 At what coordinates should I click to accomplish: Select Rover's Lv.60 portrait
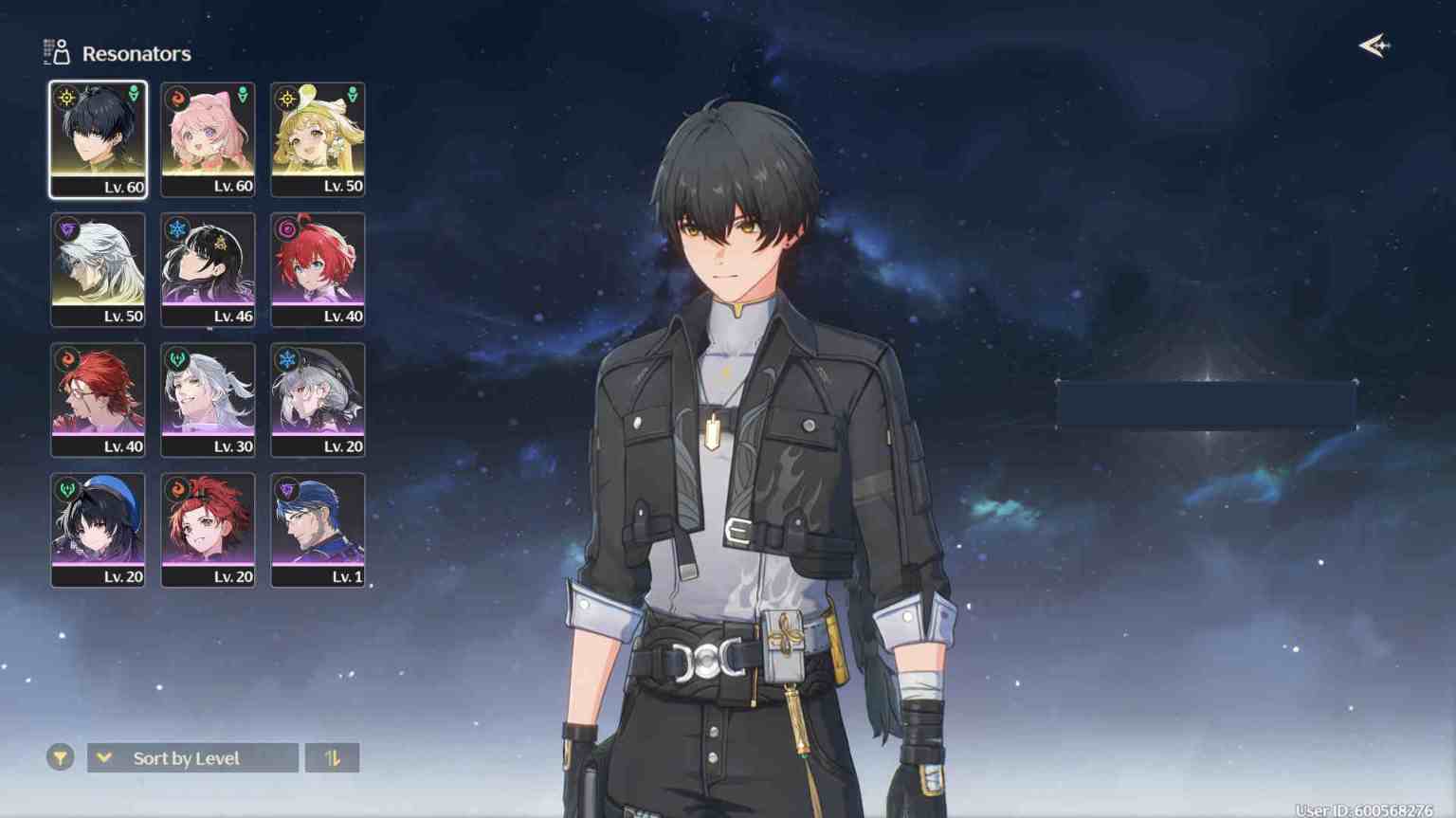click(99, 139)
